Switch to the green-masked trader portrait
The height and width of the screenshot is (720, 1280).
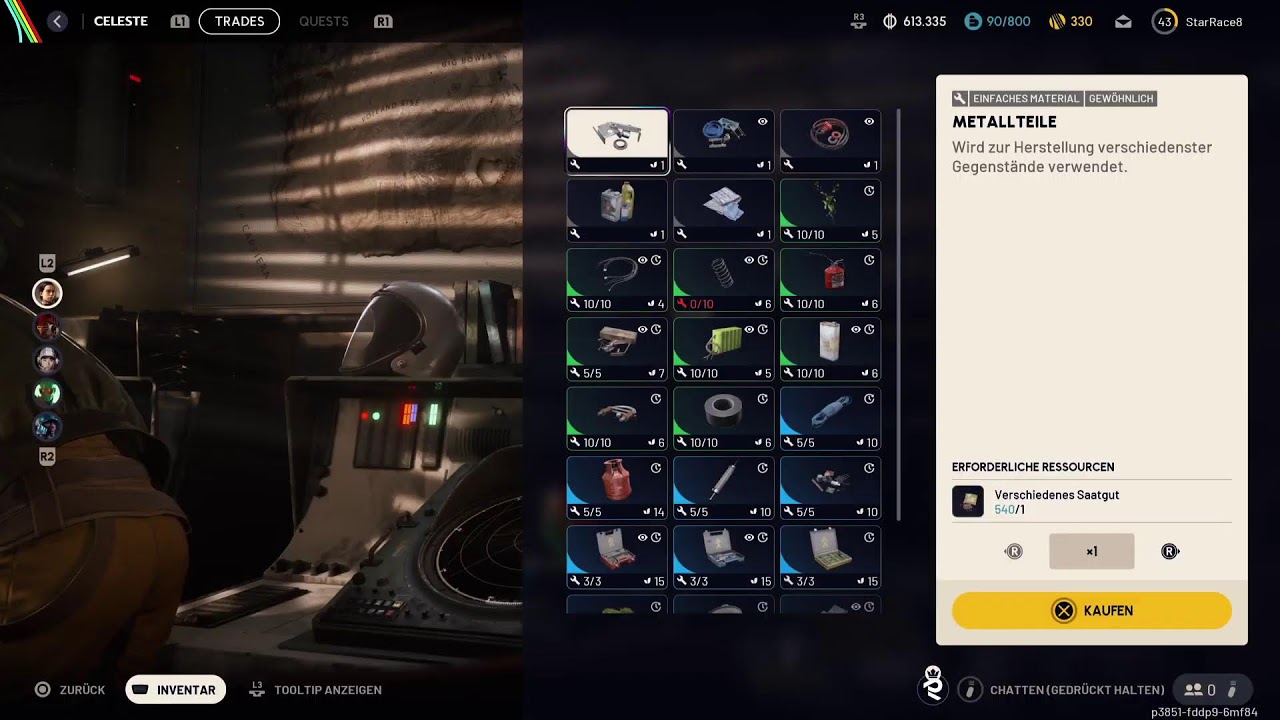coord(47,393)
